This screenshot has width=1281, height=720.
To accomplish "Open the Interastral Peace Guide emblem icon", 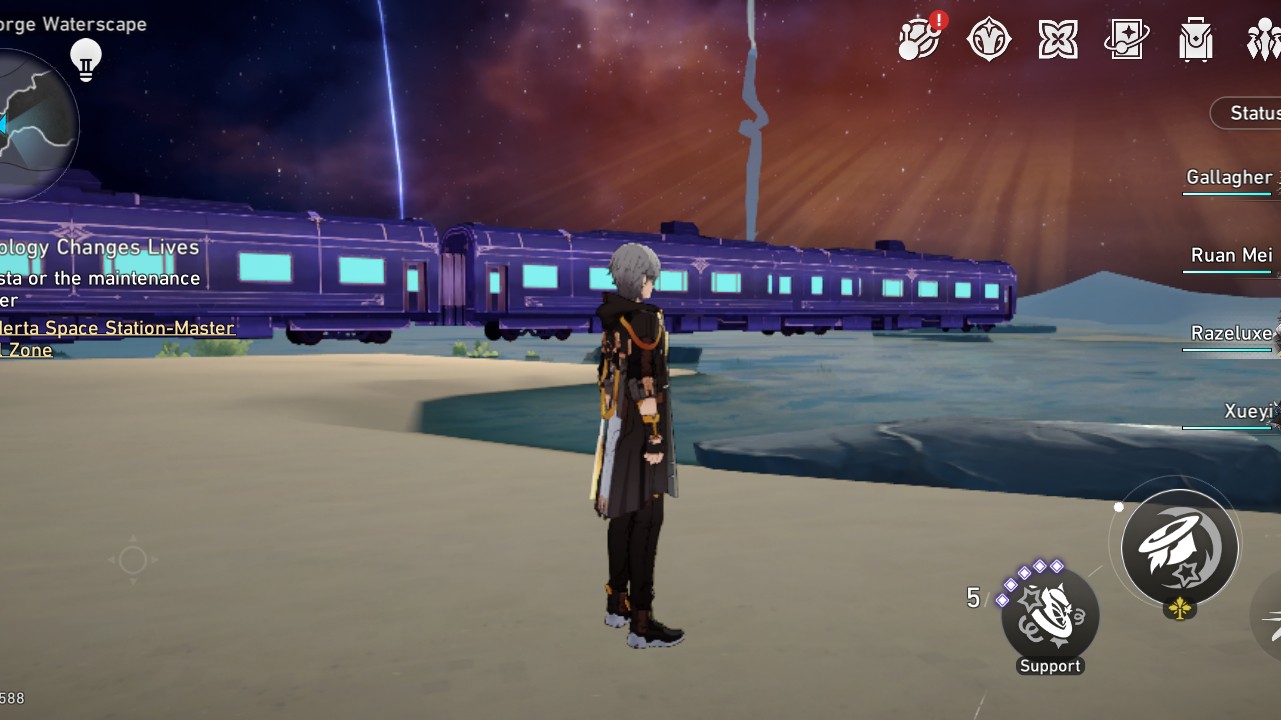I will pos(988,38).
